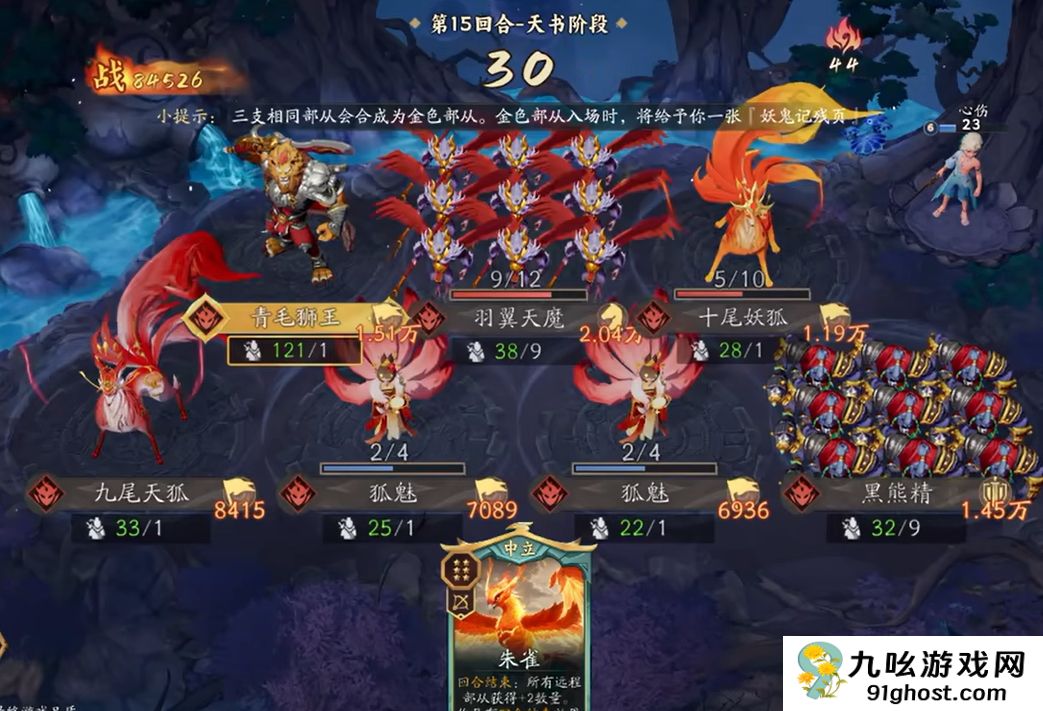Viewport: 1043px width, 711px height.
Task: Select the 青毛狮王 unit nameplate
Action: click(295, 318)
